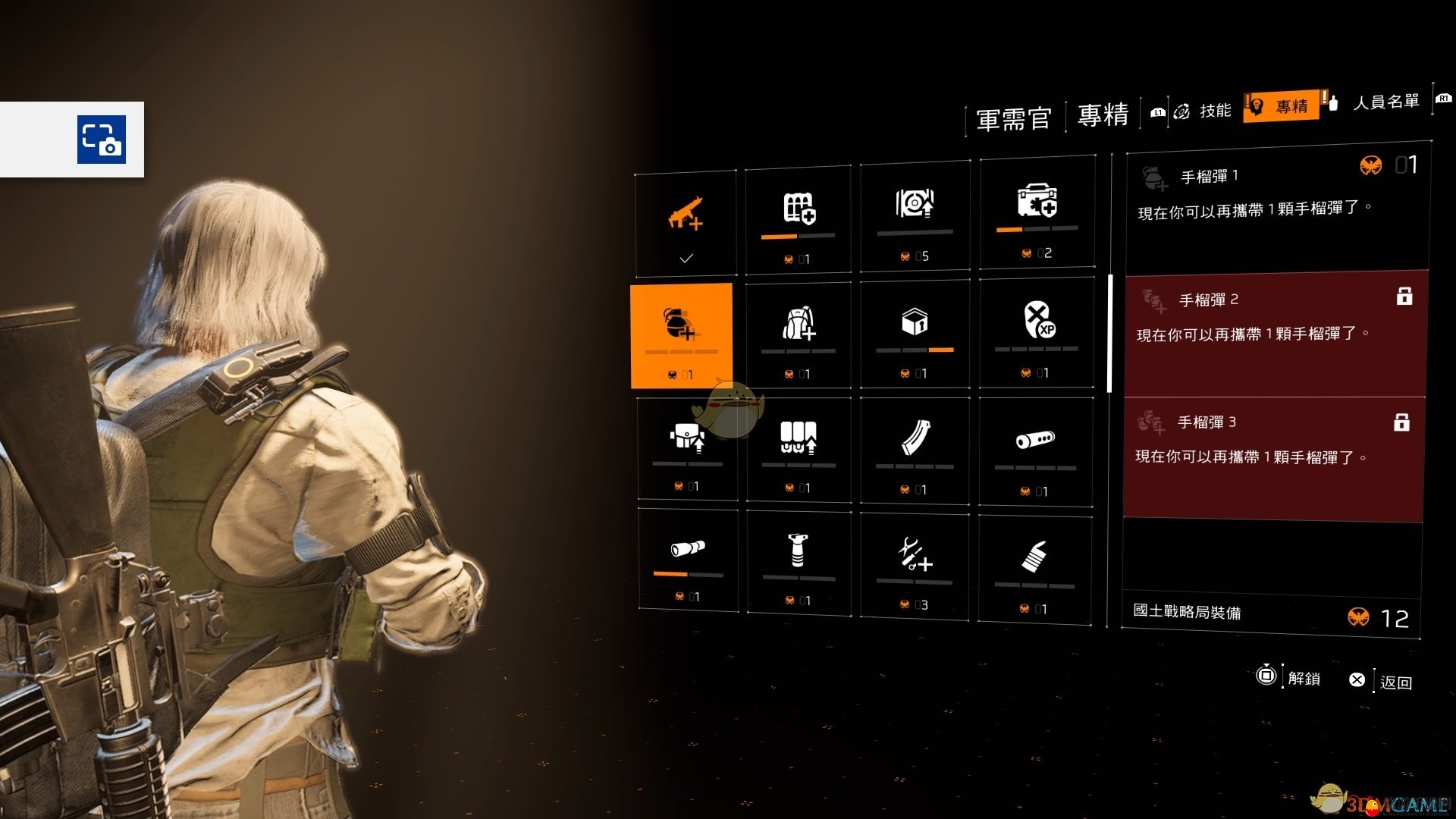Select the medkit capacity perk

(1037, 212)
